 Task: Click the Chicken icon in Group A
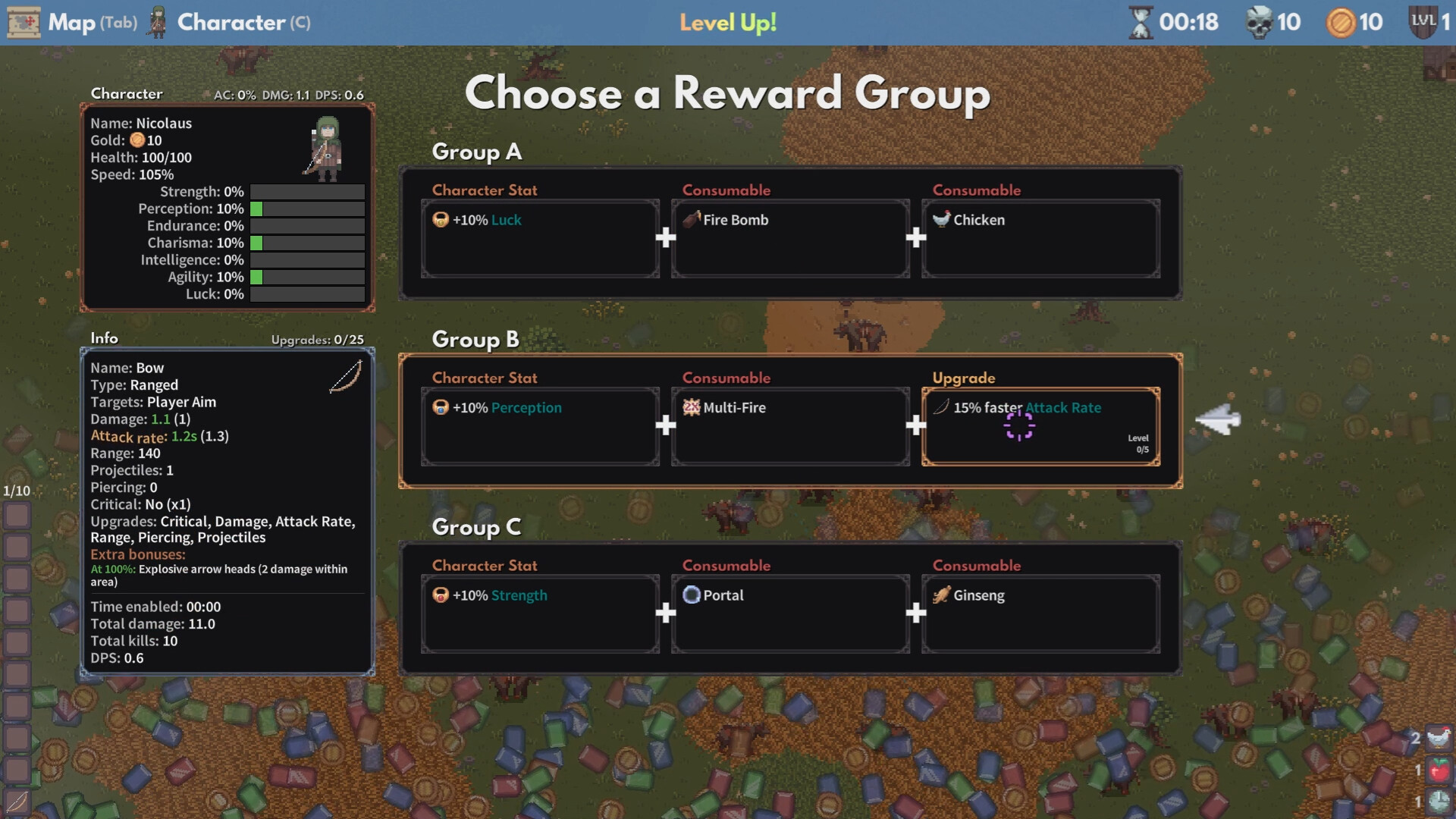coord(943,219)
